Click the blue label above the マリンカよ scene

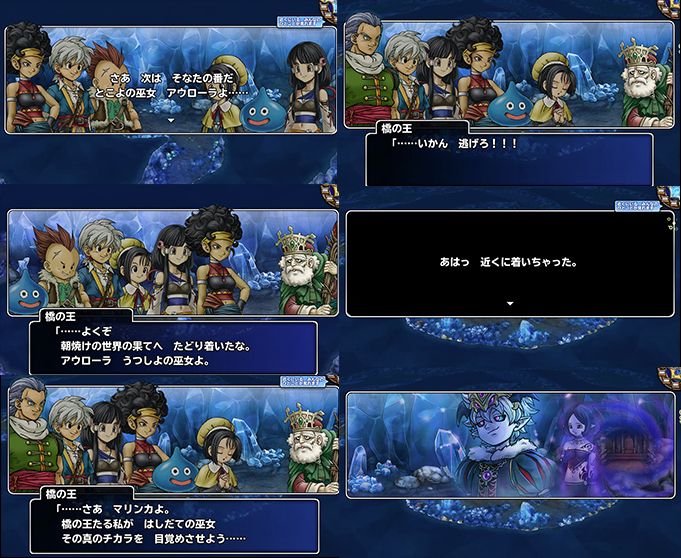304,380
